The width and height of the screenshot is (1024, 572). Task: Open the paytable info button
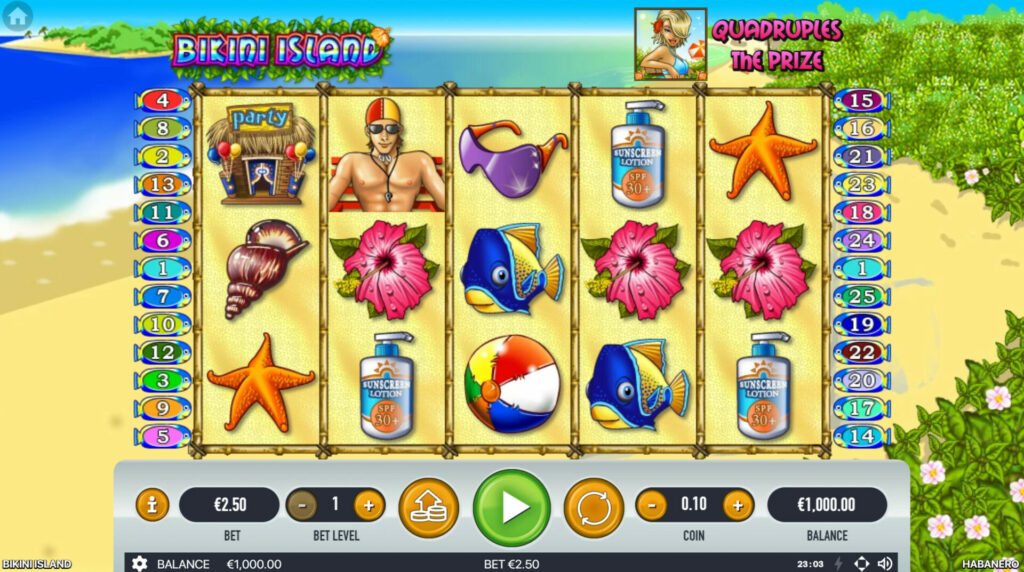point(152,505)
